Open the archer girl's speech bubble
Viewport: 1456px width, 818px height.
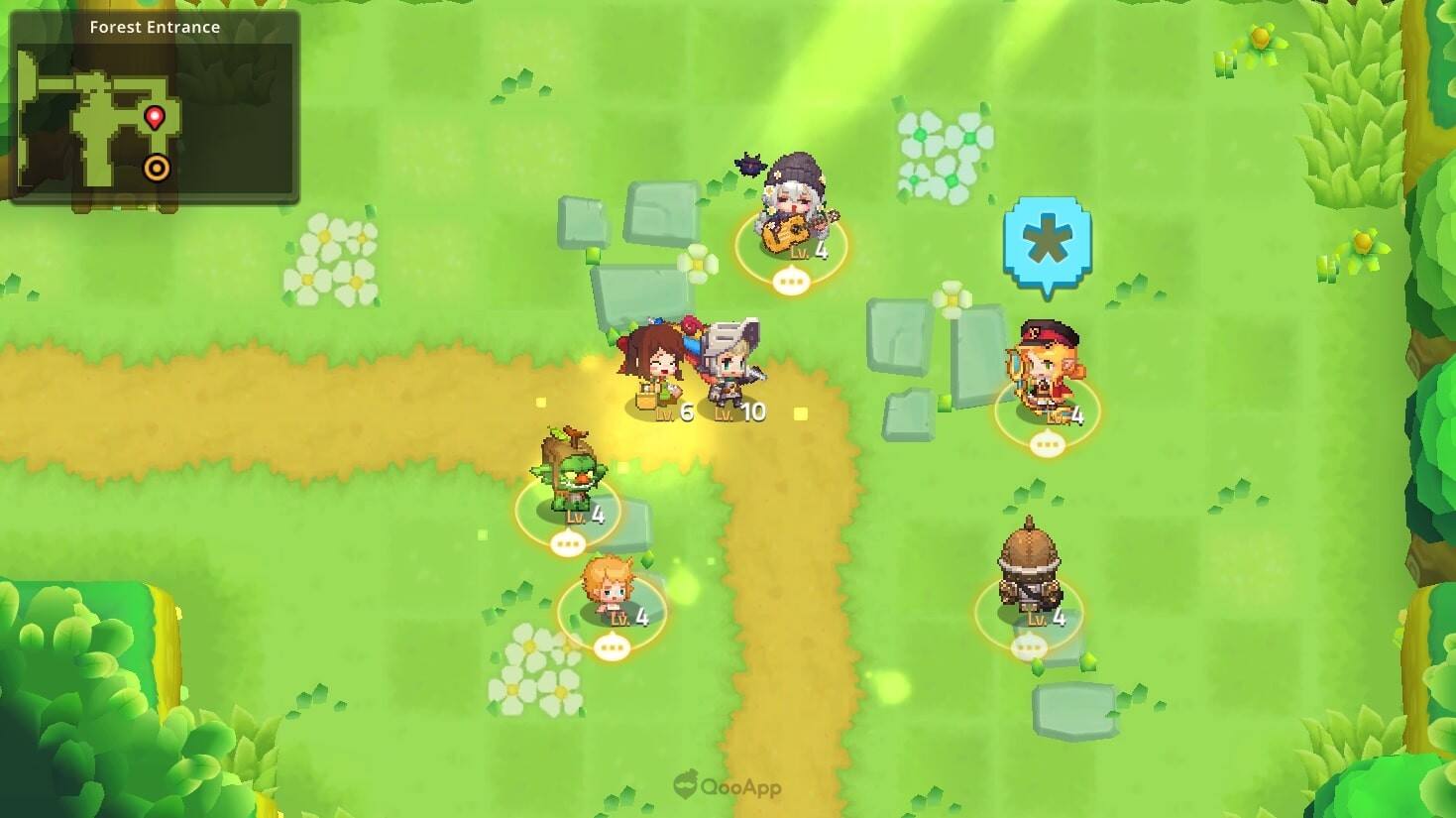[x=1050, y=444]
